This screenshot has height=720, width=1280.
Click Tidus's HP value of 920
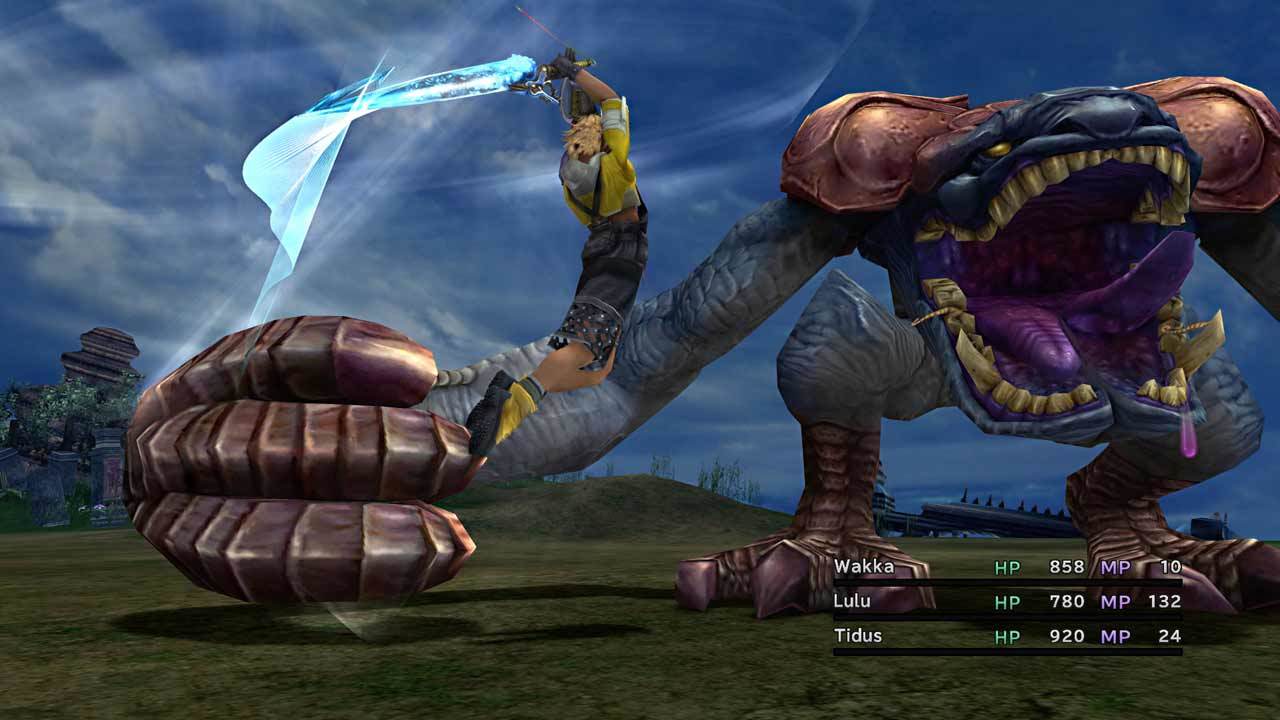[x=1067, y=636]
